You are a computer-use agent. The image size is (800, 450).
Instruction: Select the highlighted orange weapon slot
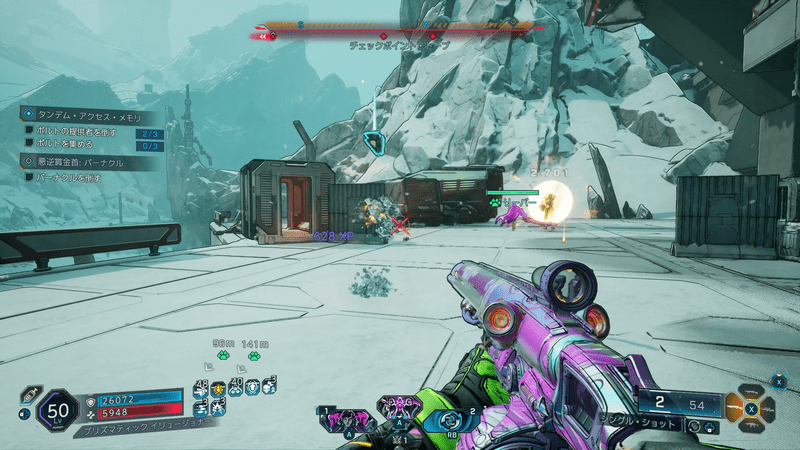tap(736, 408)
